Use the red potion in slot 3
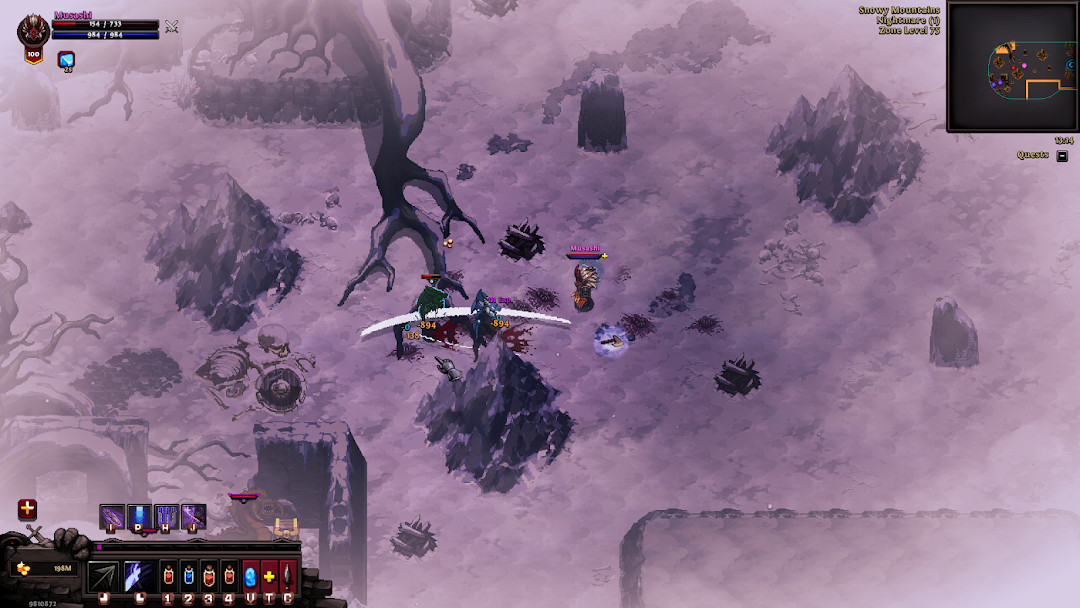 pyautogui.click(x=209, y=576)
